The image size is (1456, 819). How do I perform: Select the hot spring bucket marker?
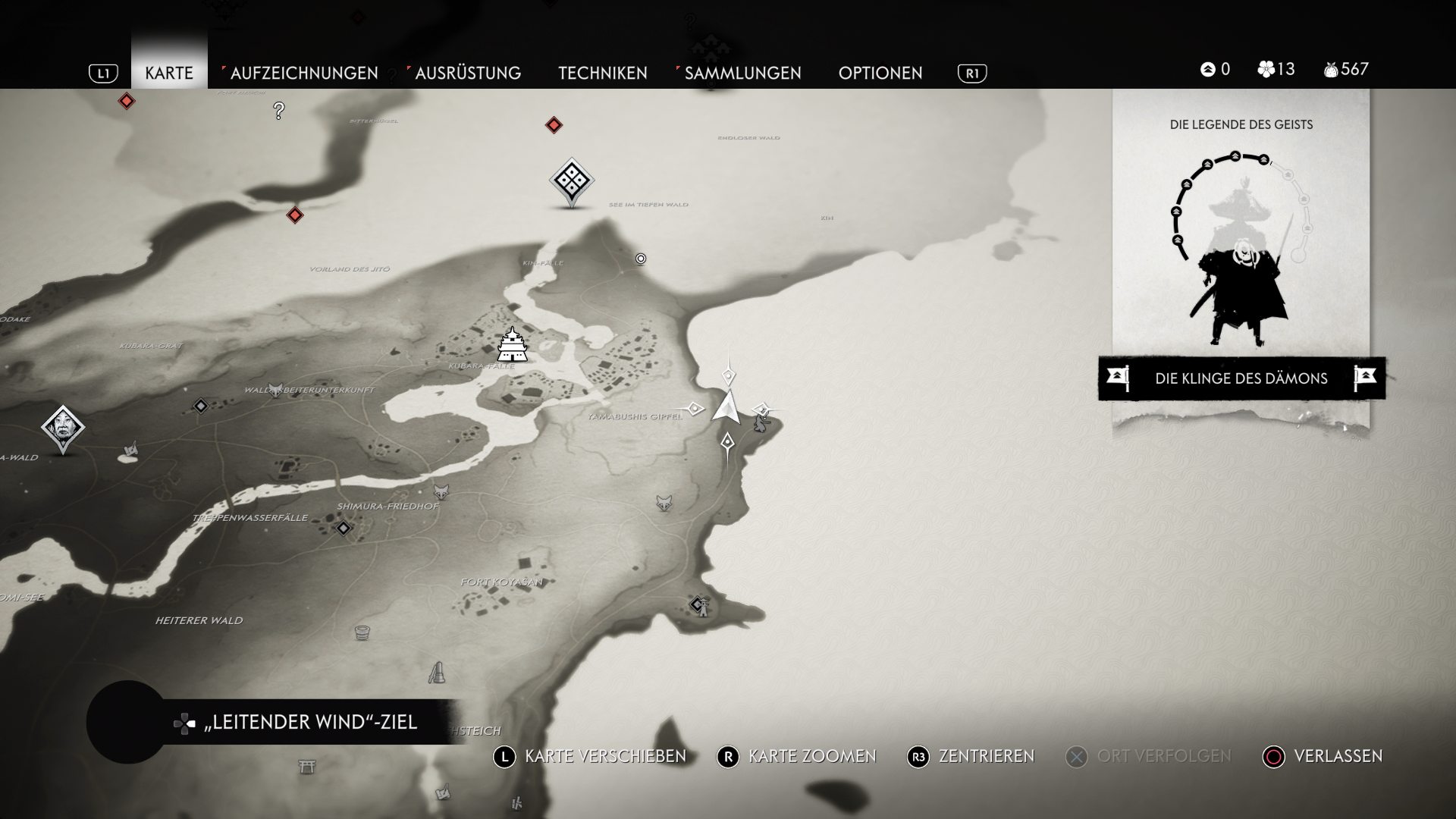(362, 632)
